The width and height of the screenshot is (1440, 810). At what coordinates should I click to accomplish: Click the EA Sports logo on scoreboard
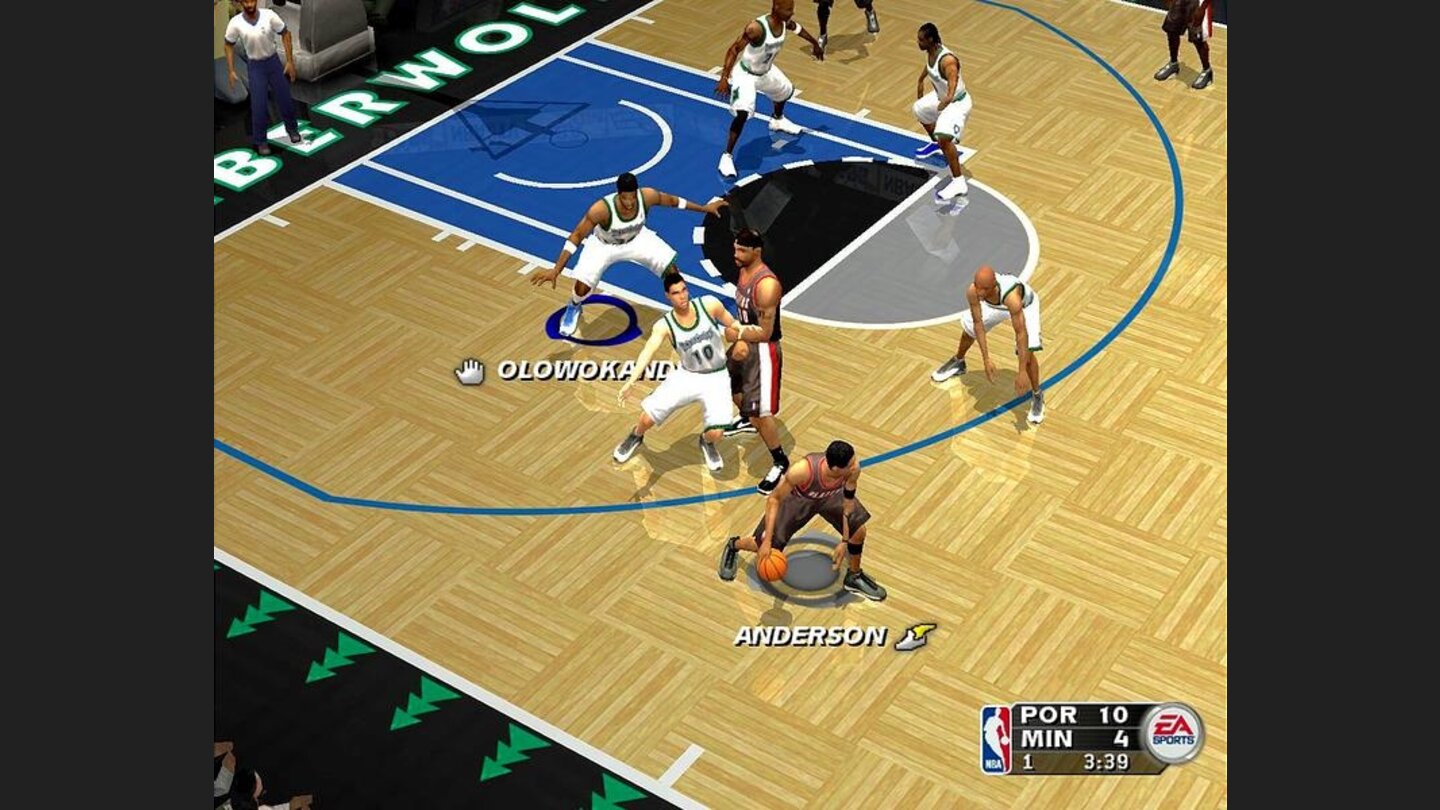(x=1173, y=733)
